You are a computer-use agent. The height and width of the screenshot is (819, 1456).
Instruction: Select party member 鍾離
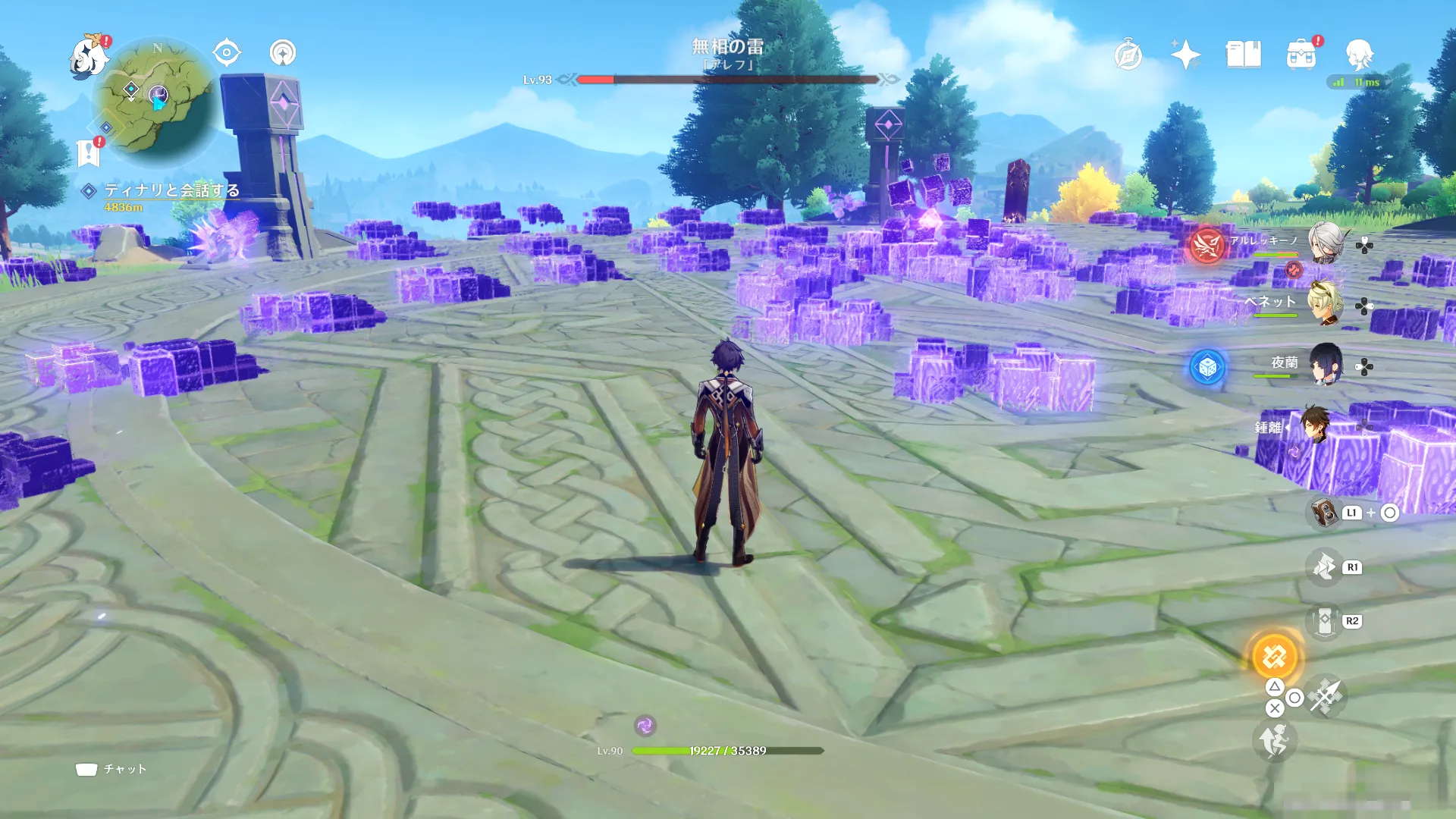click(1315, 425)
